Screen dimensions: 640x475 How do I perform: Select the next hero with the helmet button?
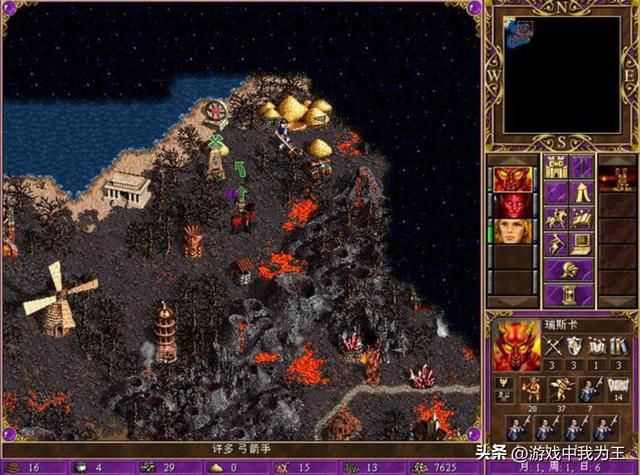coord(568,270)
